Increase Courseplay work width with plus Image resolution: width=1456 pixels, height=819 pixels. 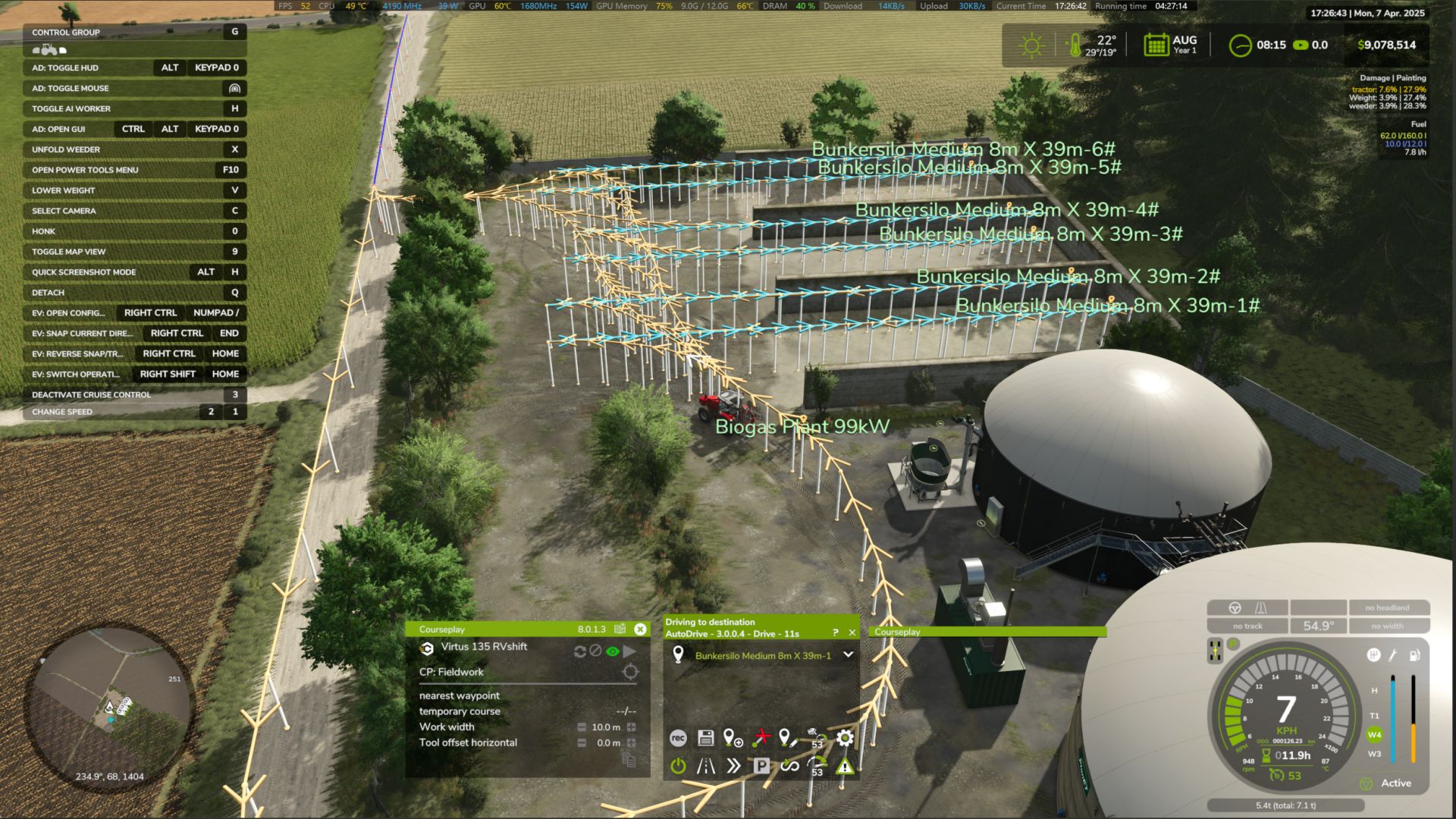(x=631, y=727)
